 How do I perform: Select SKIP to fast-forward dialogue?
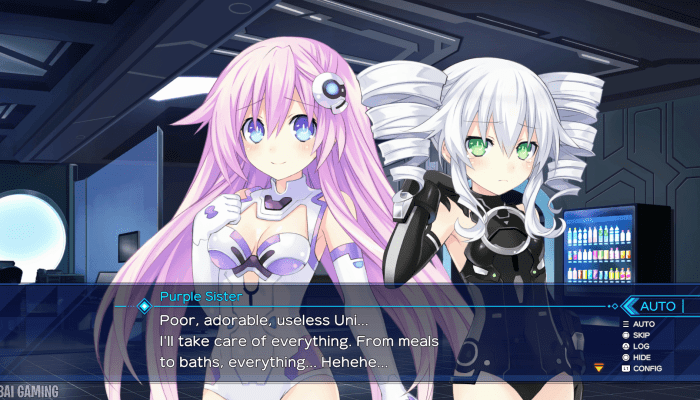[x=643, y=335]
